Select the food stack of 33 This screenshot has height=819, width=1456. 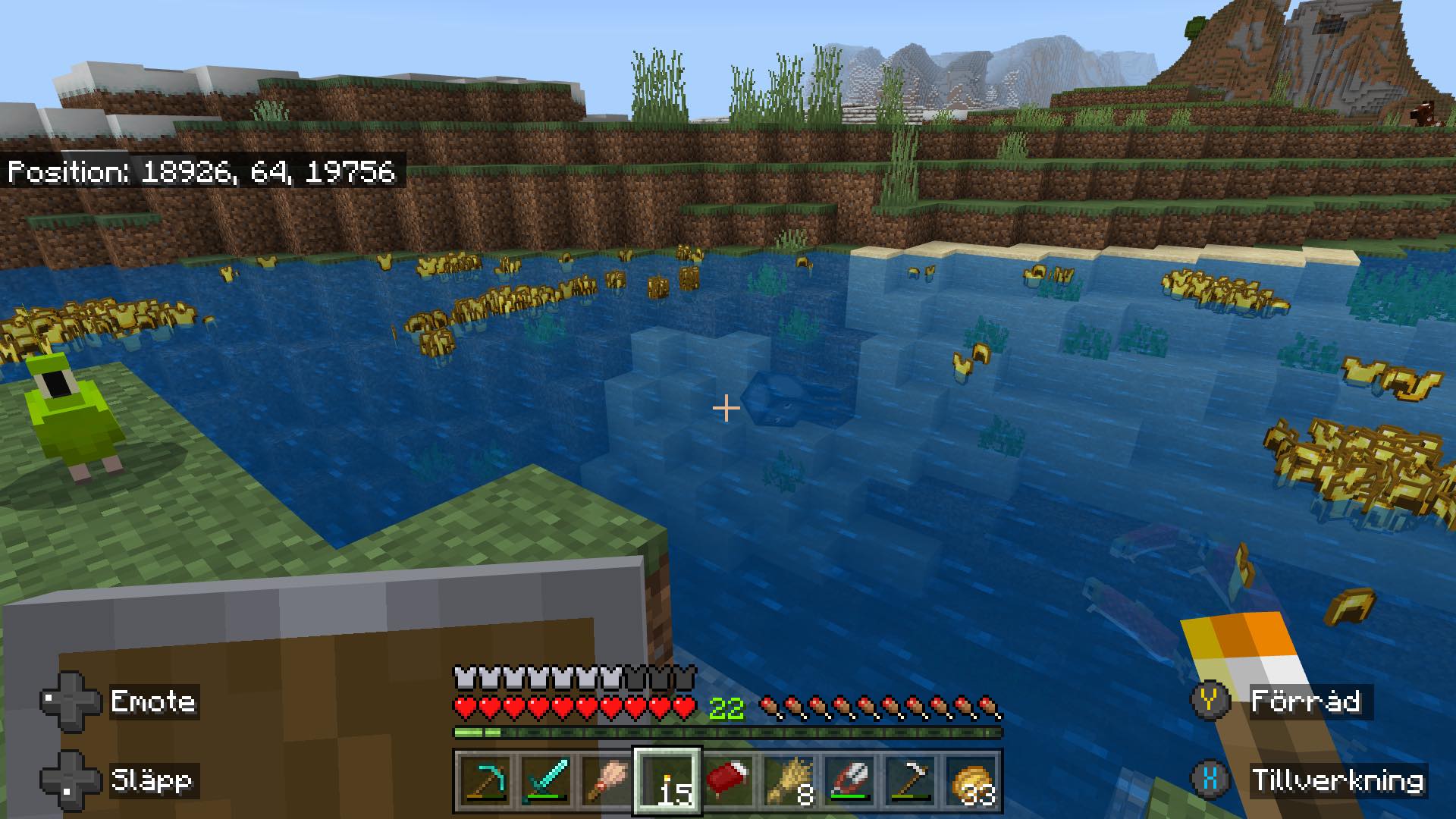[971, 780]
